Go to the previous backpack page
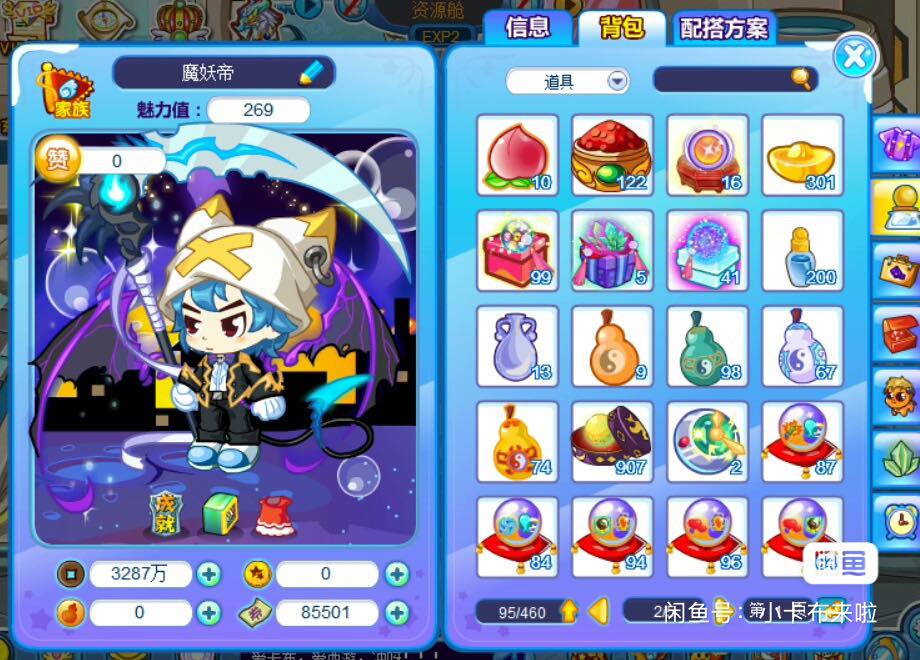The image size is (920, 660). coord(599,610)
